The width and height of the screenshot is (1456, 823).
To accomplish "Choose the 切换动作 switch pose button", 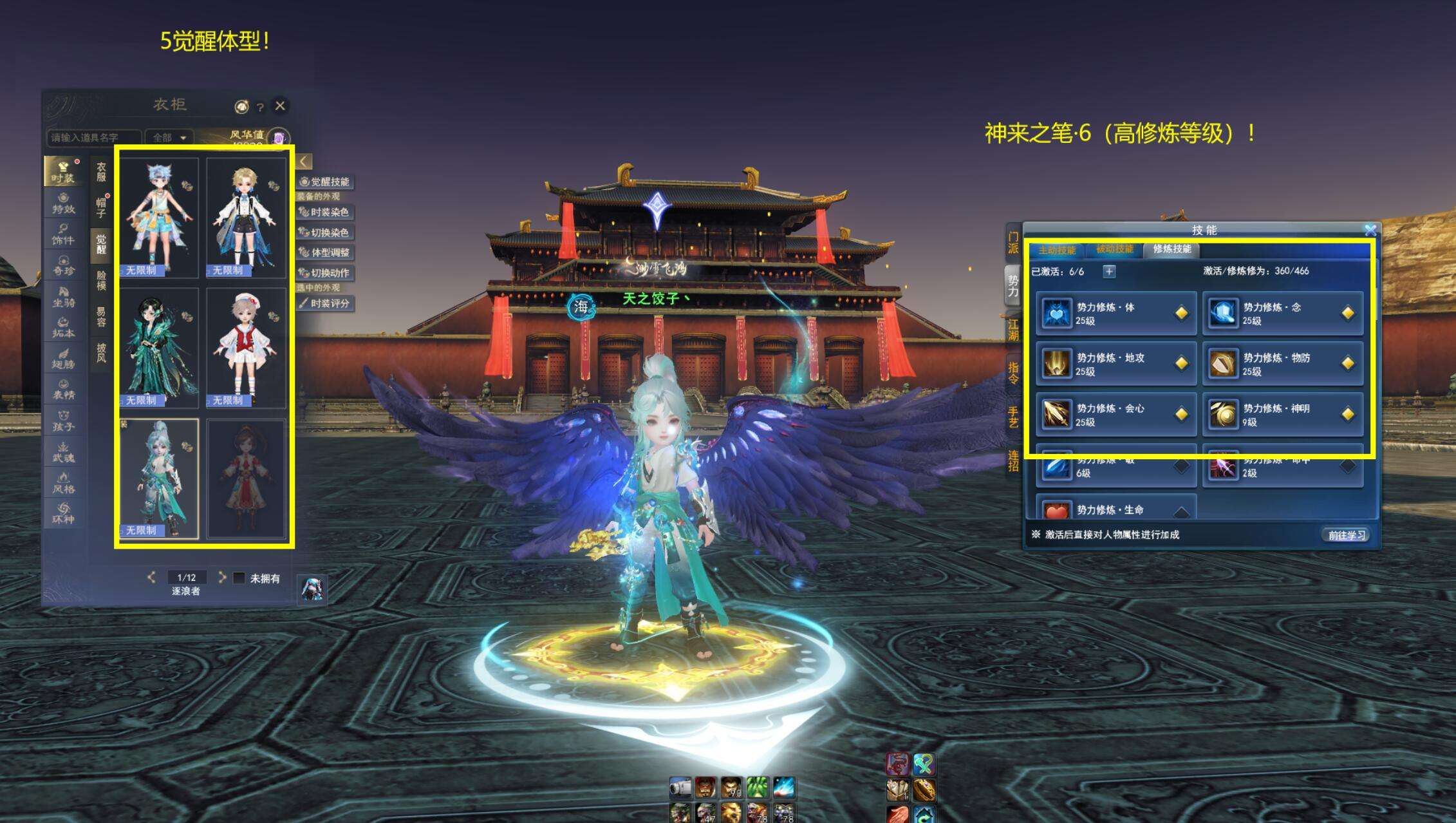I will pos(325,272).
